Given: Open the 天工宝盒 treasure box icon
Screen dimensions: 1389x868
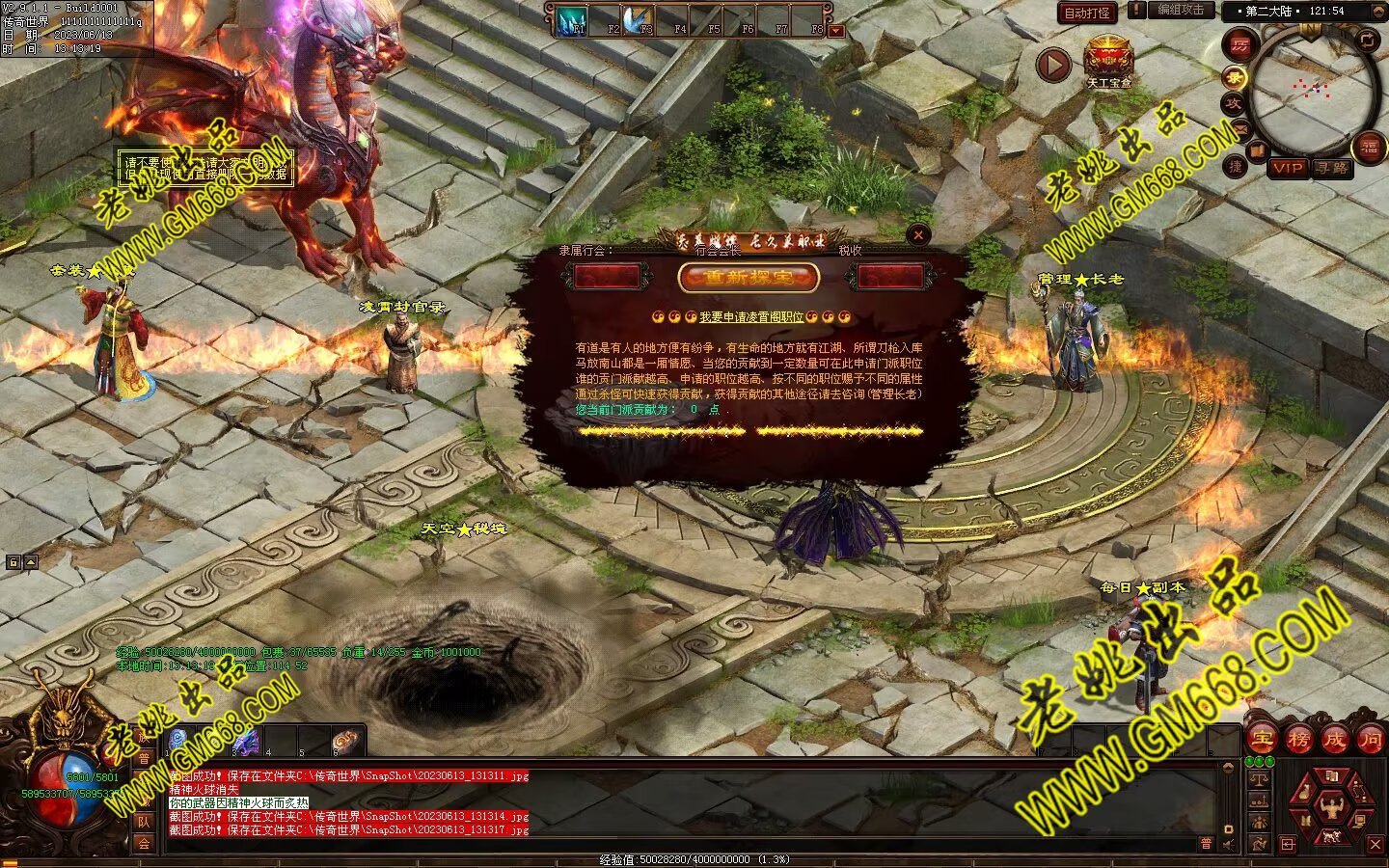Looking at the screenshot, I should pyautogui.click(x=1109, y=60).
